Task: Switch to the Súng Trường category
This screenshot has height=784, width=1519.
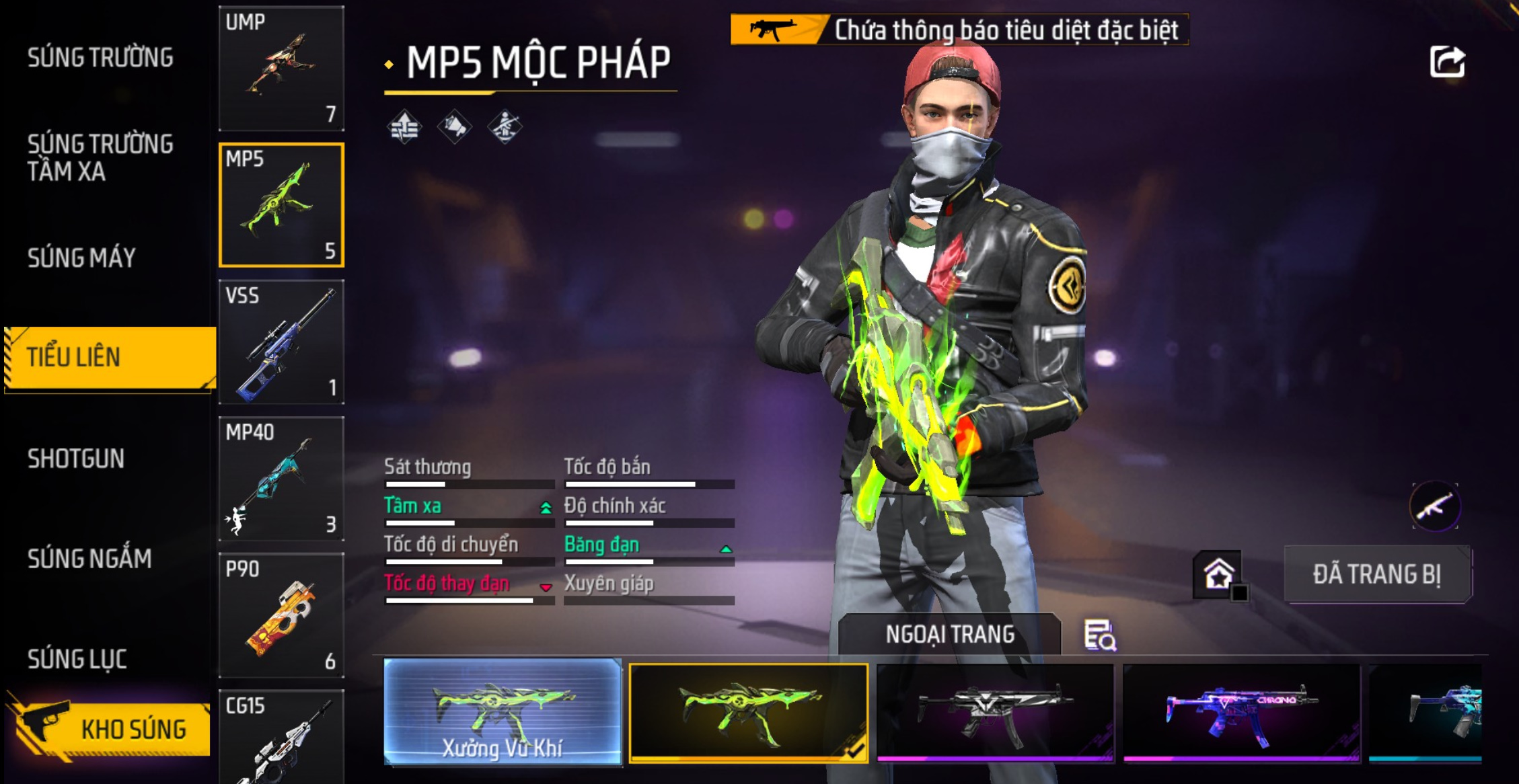Action: point(100,58)
